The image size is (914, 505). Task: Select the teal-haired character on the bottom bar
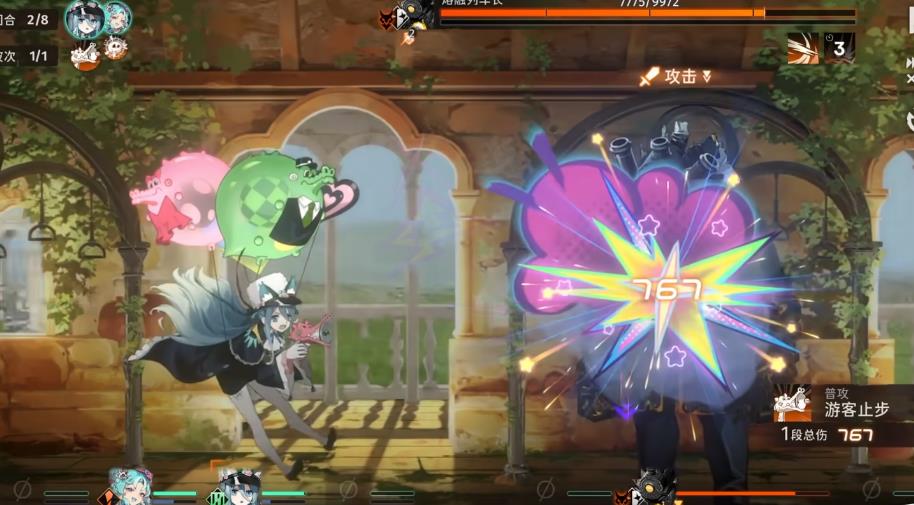pos(129,487)
